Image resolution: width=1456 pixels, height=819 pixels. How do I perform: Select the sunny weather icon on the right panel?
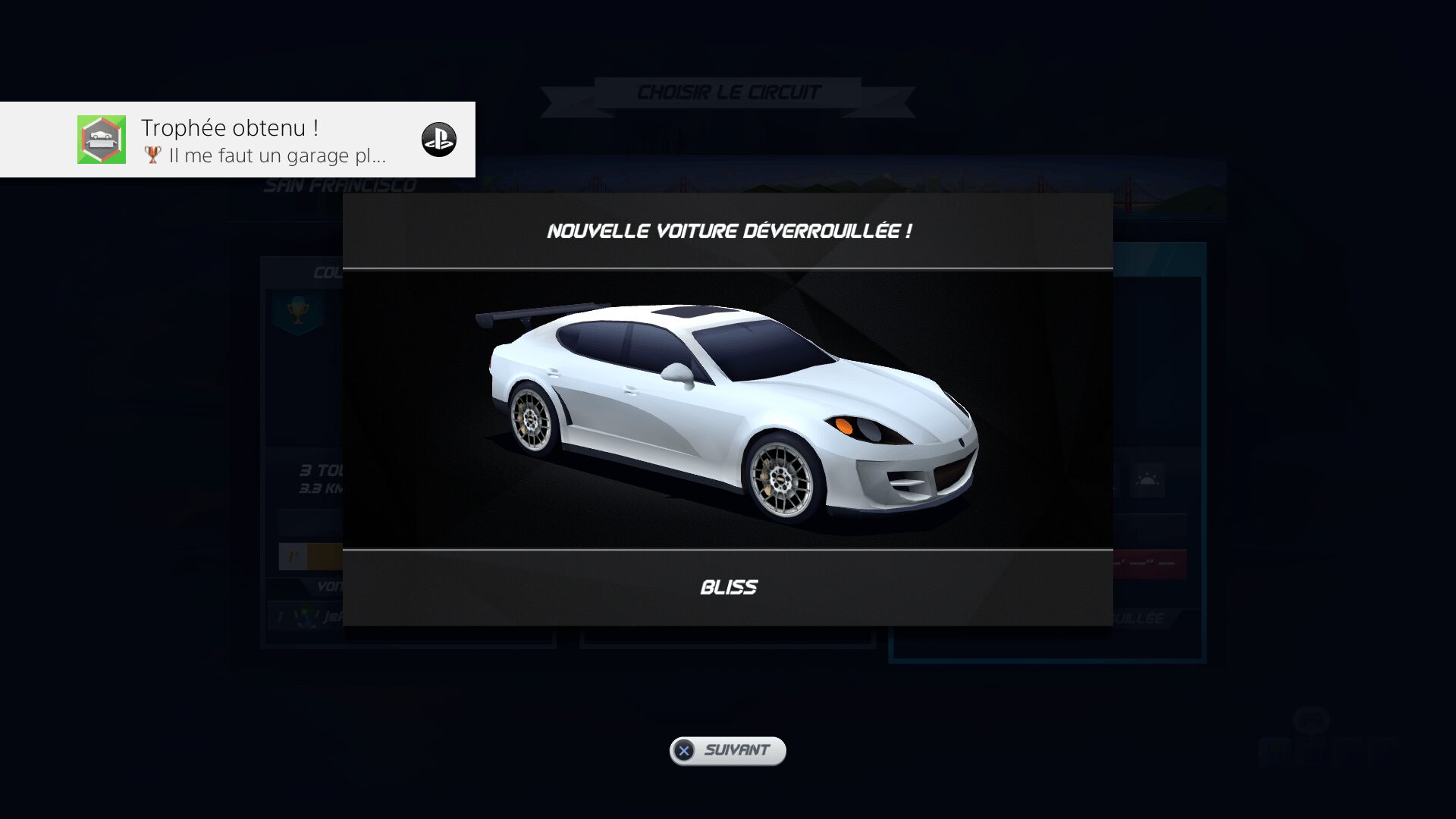(x=1147, y=479)
